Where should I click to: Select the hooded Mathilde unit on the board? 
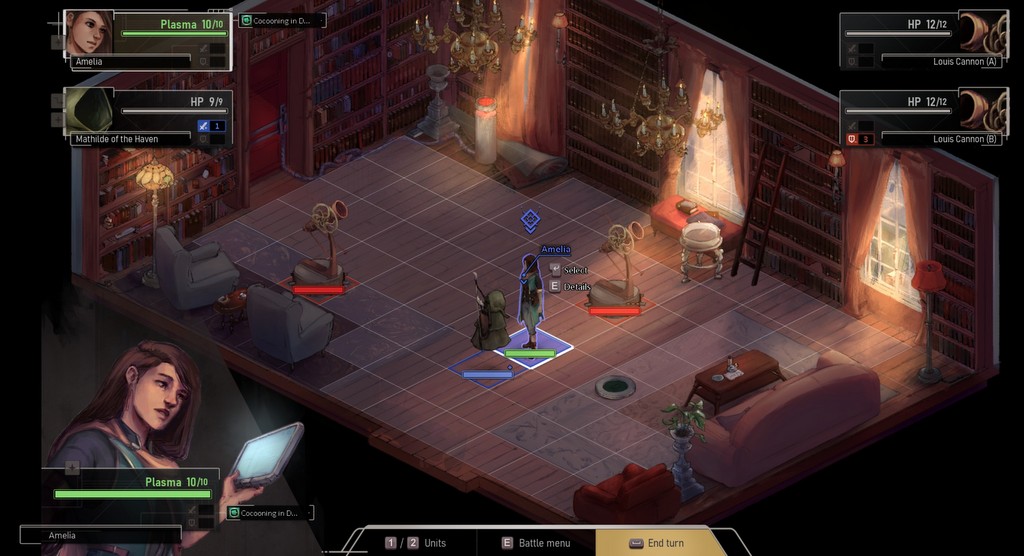coord(491,322)
